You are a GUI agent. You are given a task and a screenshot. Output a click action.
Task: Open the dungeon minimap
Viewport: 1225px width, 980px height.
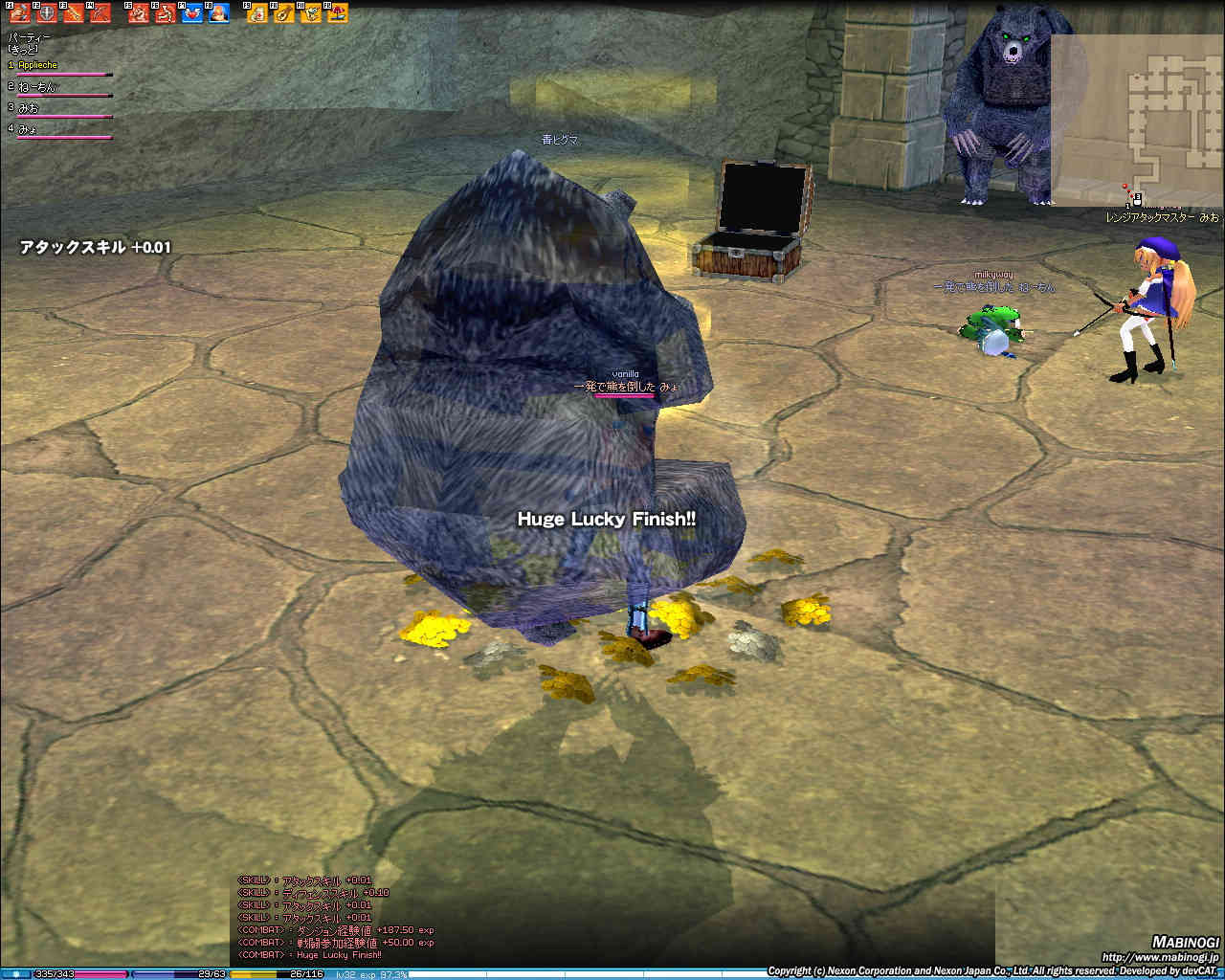pos(1137,120)
